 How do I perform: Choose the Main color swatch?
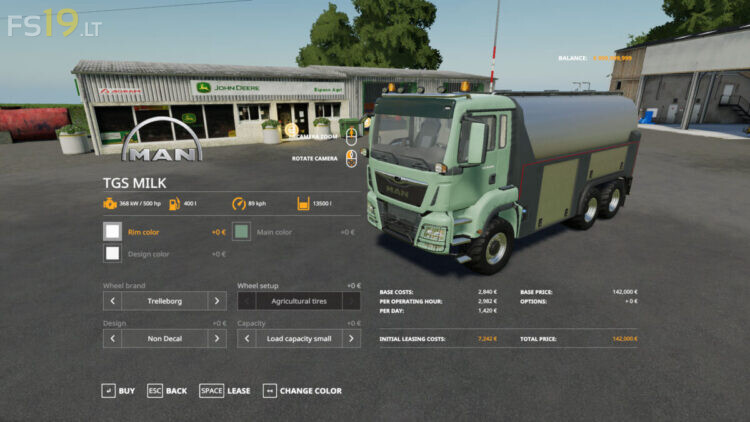[x=241, y=232]
